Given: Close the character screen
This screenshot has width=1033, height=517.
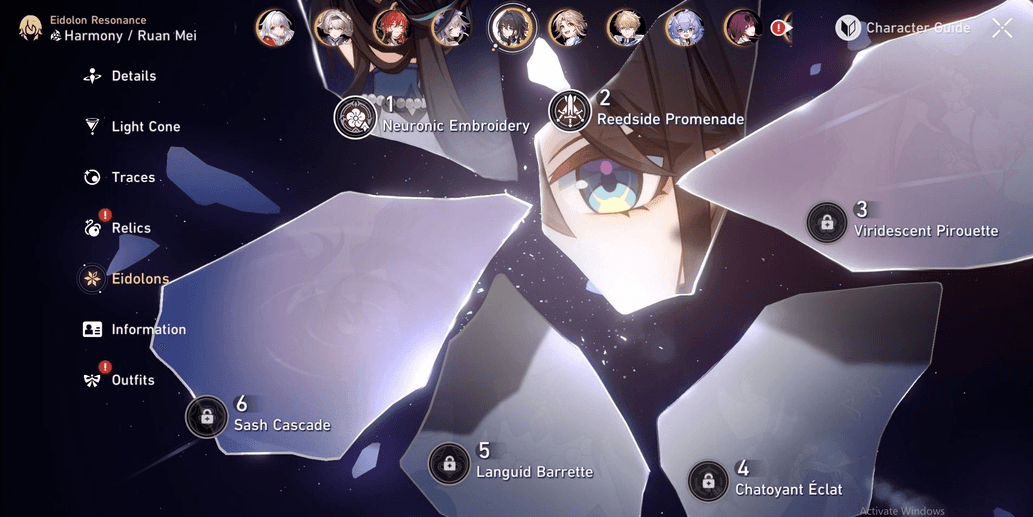Looking at the screenshot, I should (1002, 28).
